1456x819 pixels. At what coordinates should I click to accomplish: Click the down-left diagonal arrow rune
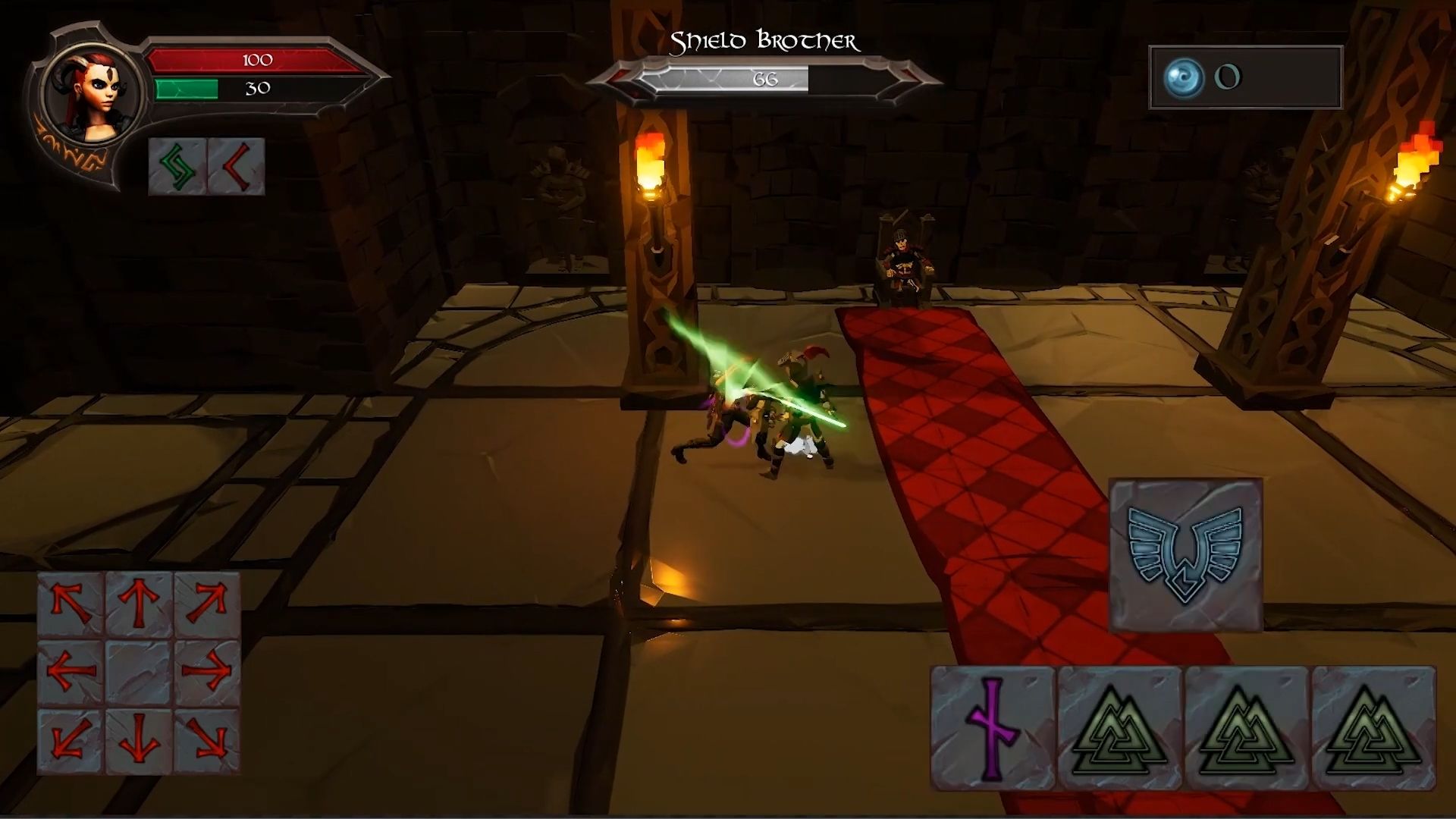point(71,739)
